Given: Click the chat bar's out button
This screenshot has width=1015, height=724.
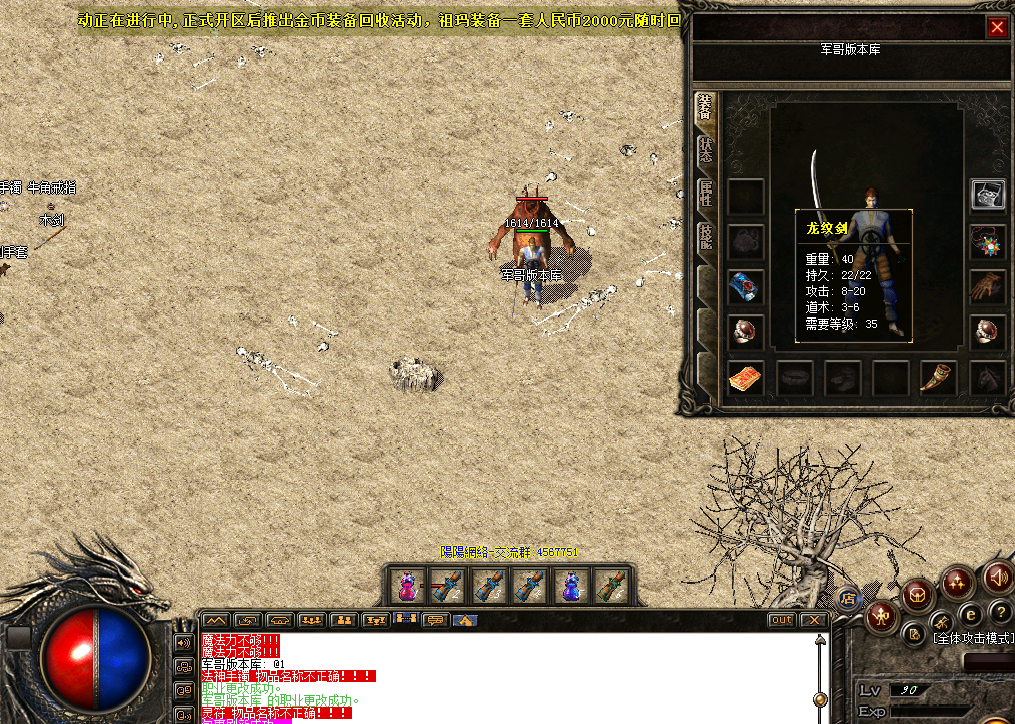Looking at the screenshot, I should pos(781,620).
